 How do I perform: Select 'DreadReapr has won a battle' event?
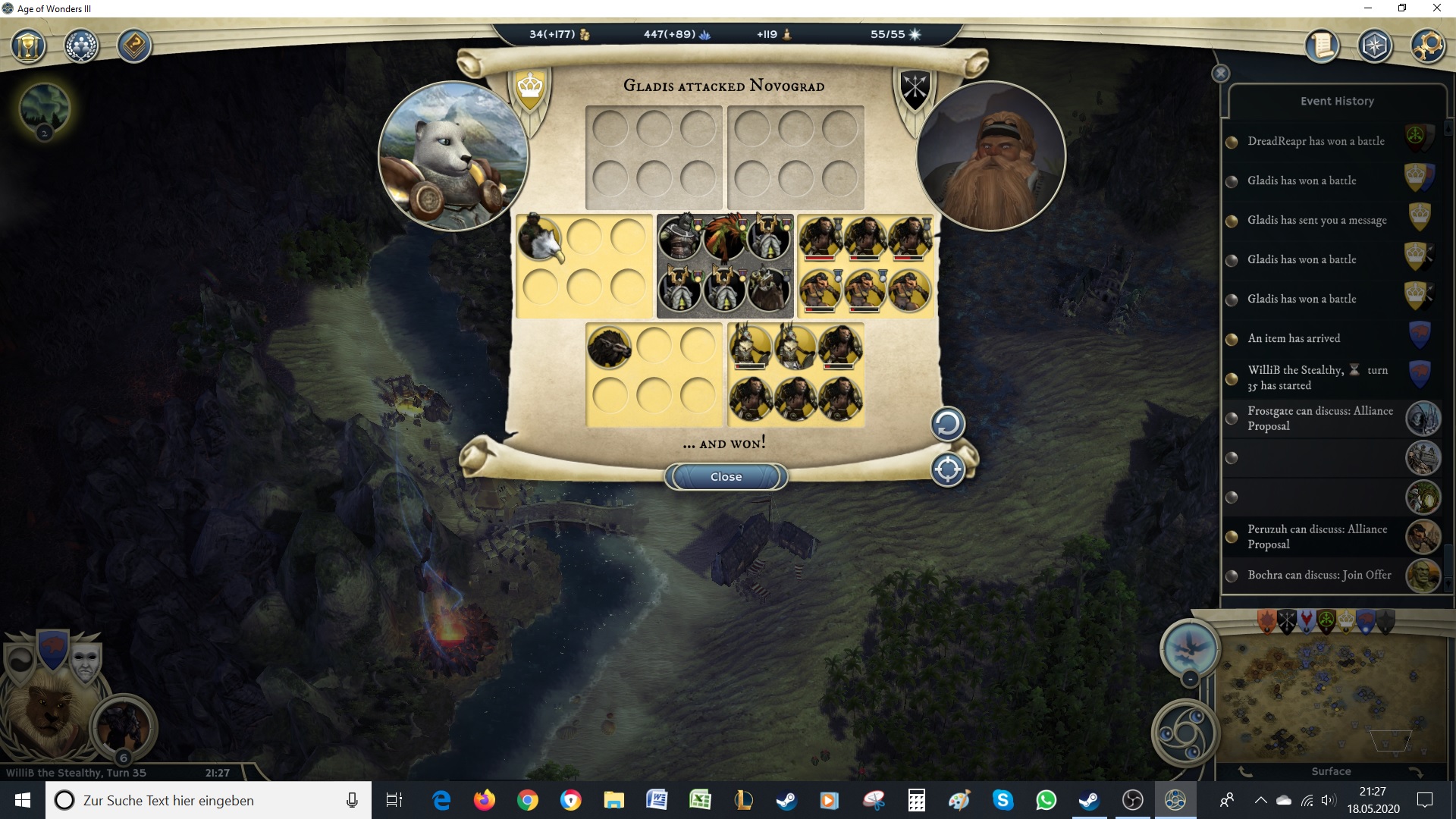(x=1316, y=141)
